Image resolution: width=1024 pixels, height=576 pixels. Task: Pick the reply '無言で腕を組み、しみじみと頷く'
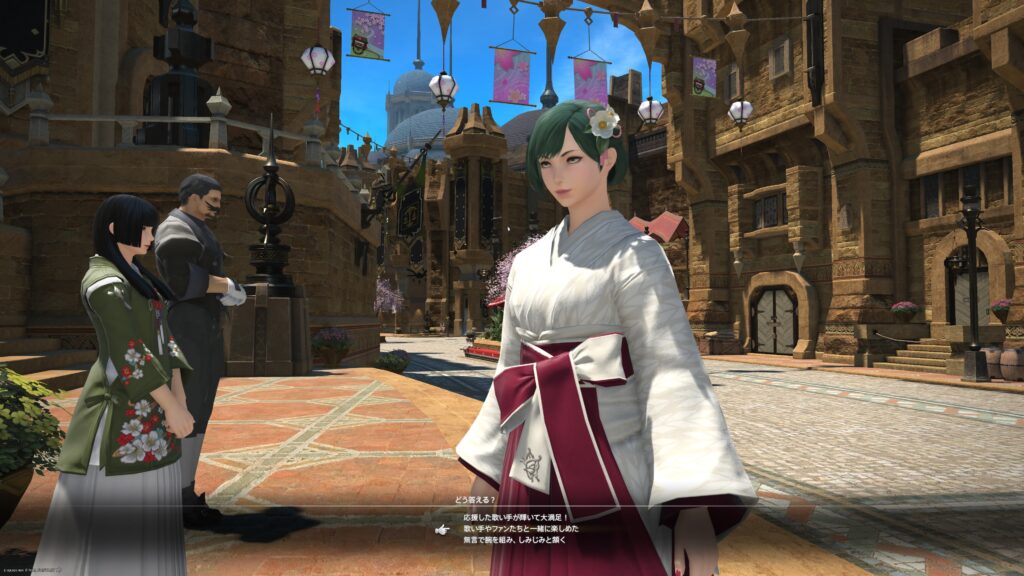515,540
